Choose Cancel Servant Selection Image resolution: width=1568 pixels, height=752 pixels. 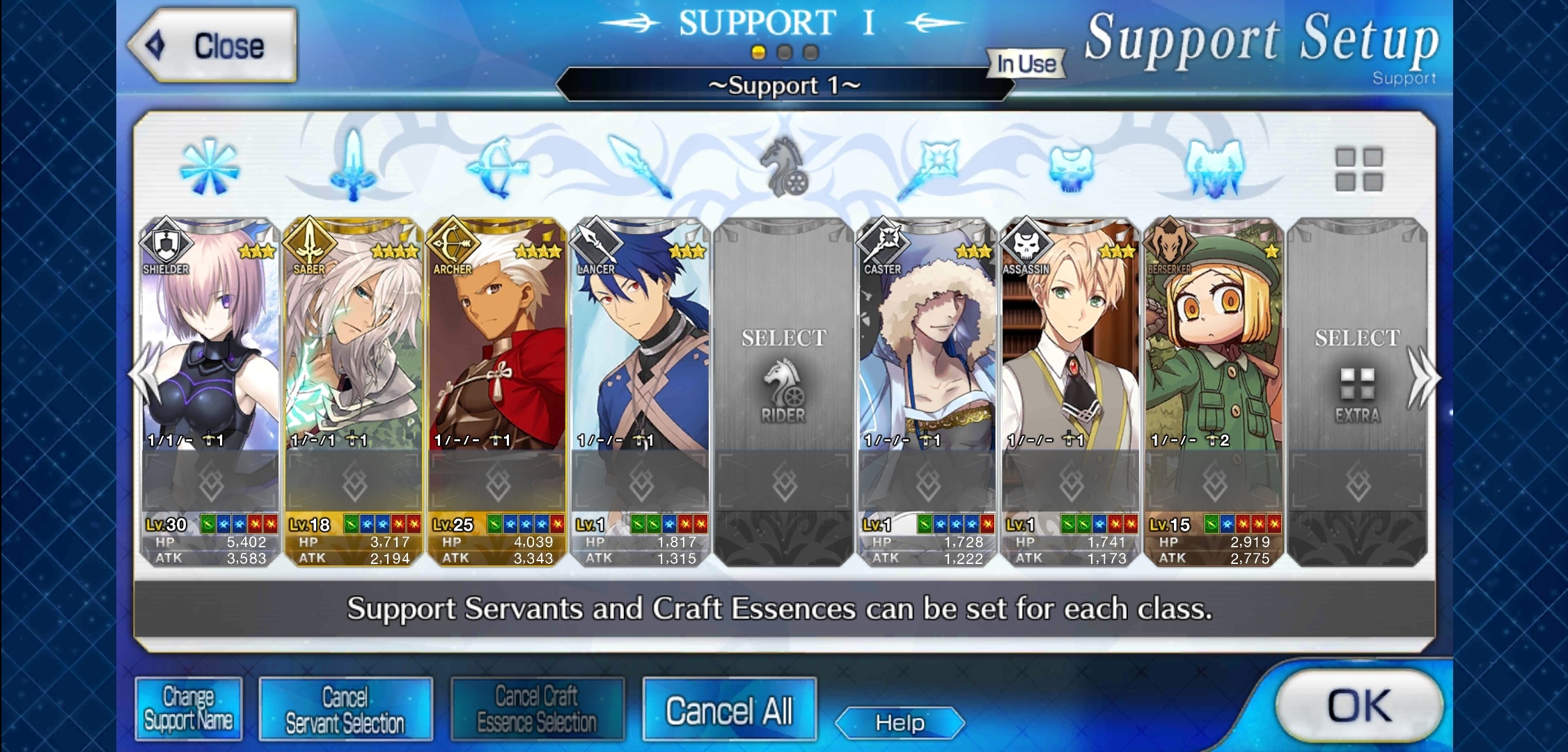pyautogui.click(x=345, y=710)
